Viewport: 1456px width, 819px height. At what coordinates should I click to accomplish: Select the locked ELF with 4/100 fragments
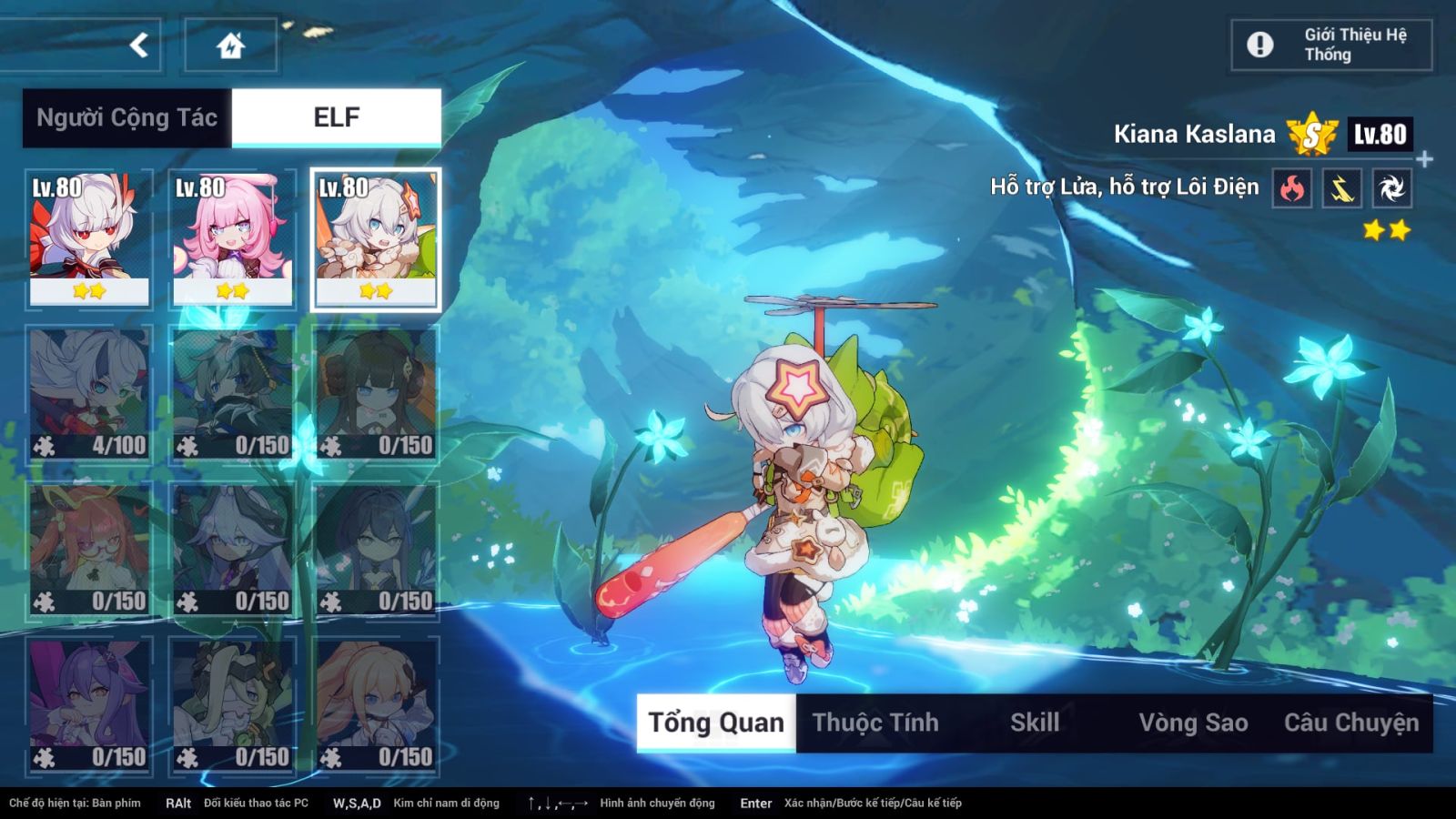pyautogui.click(x=89, y=394)
